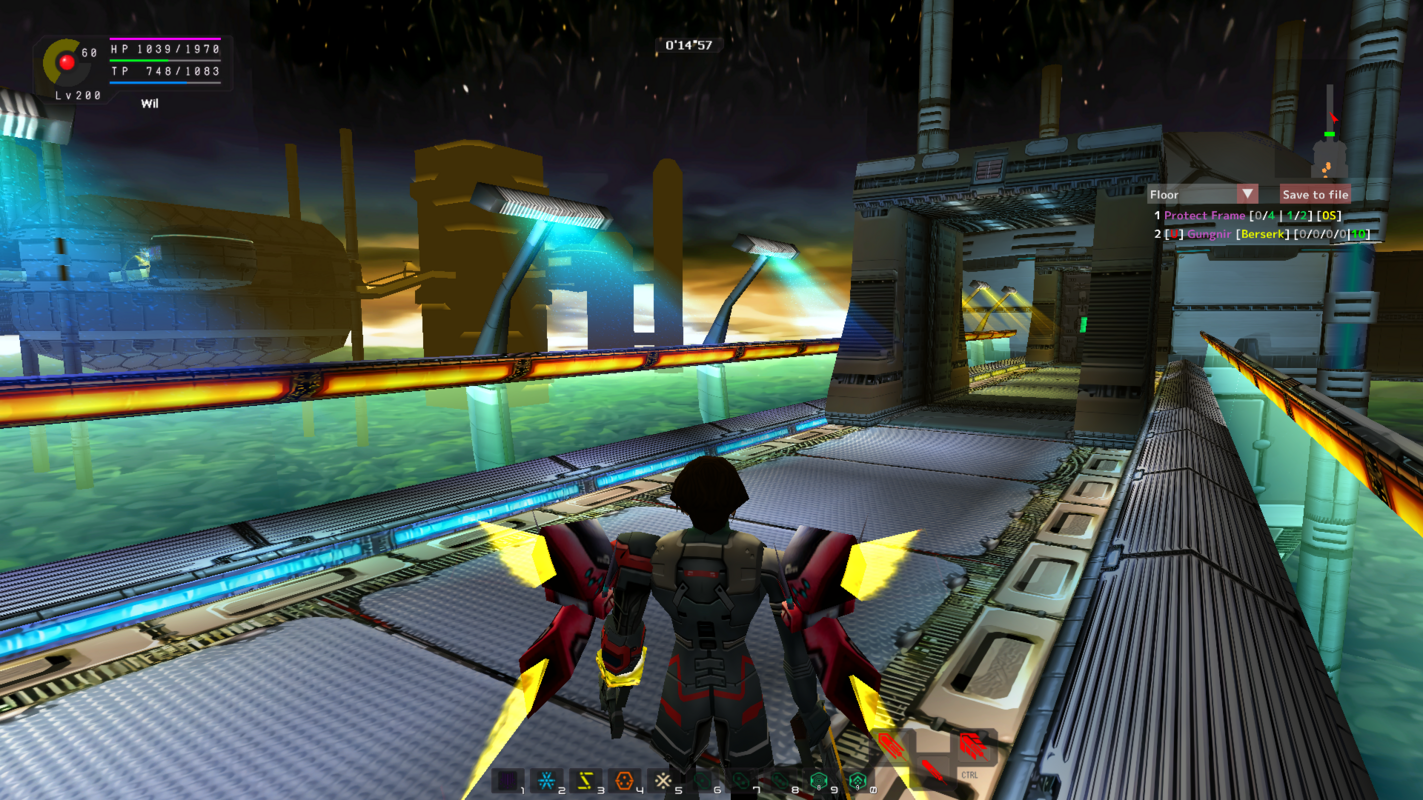The height and width of the screenshot is (800, 1423).
Task: Choose the top-right red triple-arrow attack icon
Action: (x=972, y=745)
